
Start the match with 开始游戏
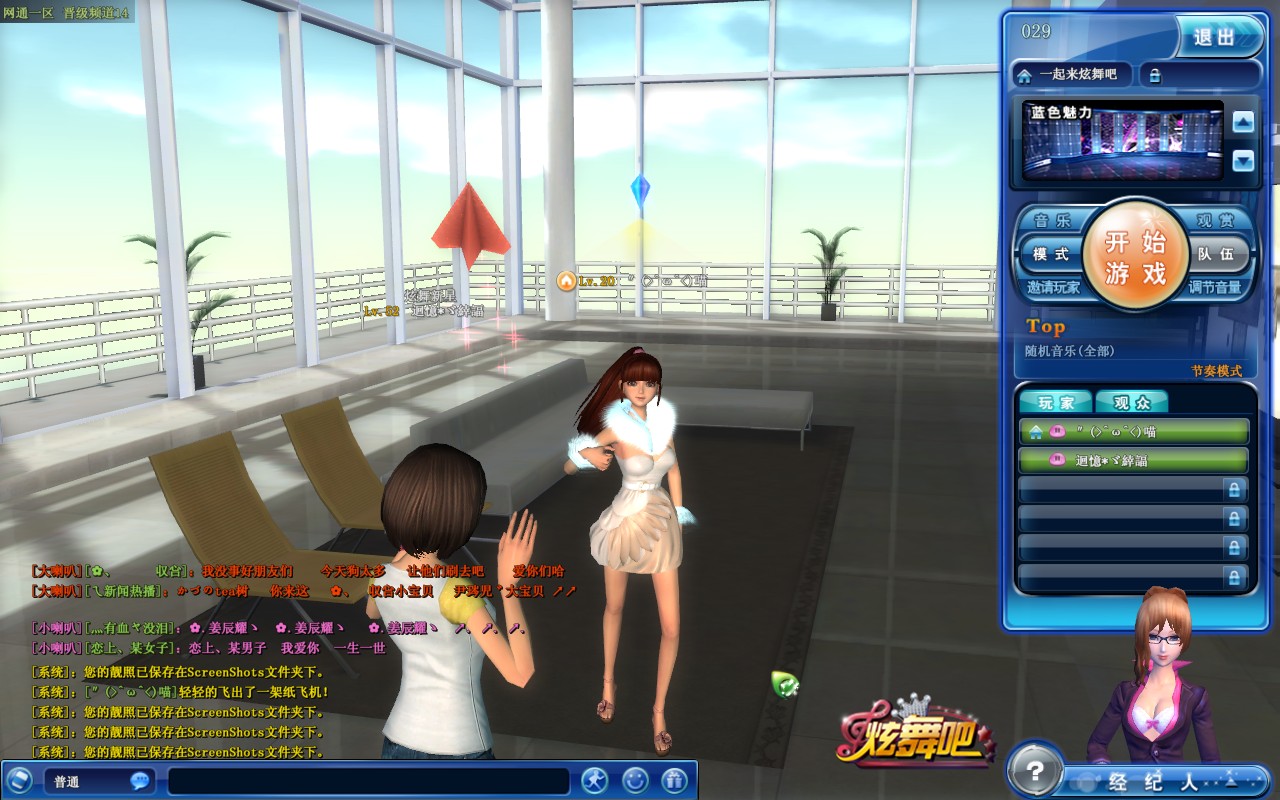tap(1135, 256)
